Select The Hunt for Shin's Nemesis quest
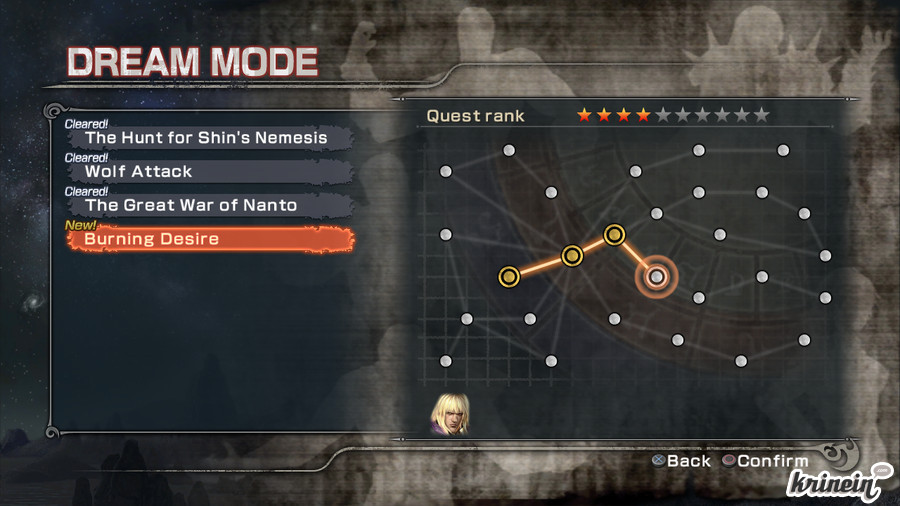This screenshot has height=506, width=900. click(x=206, y=138)
